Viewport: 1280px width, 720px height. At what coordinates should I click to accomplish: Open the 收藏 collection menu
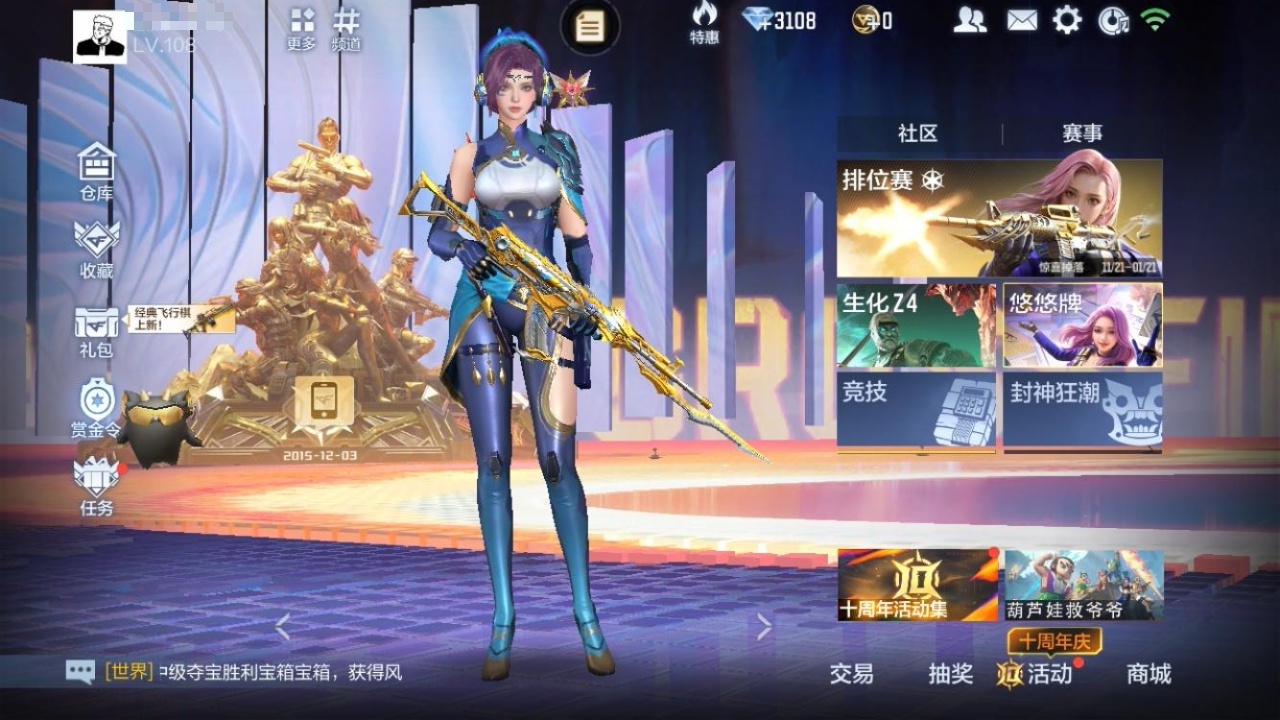click(97, 249)
